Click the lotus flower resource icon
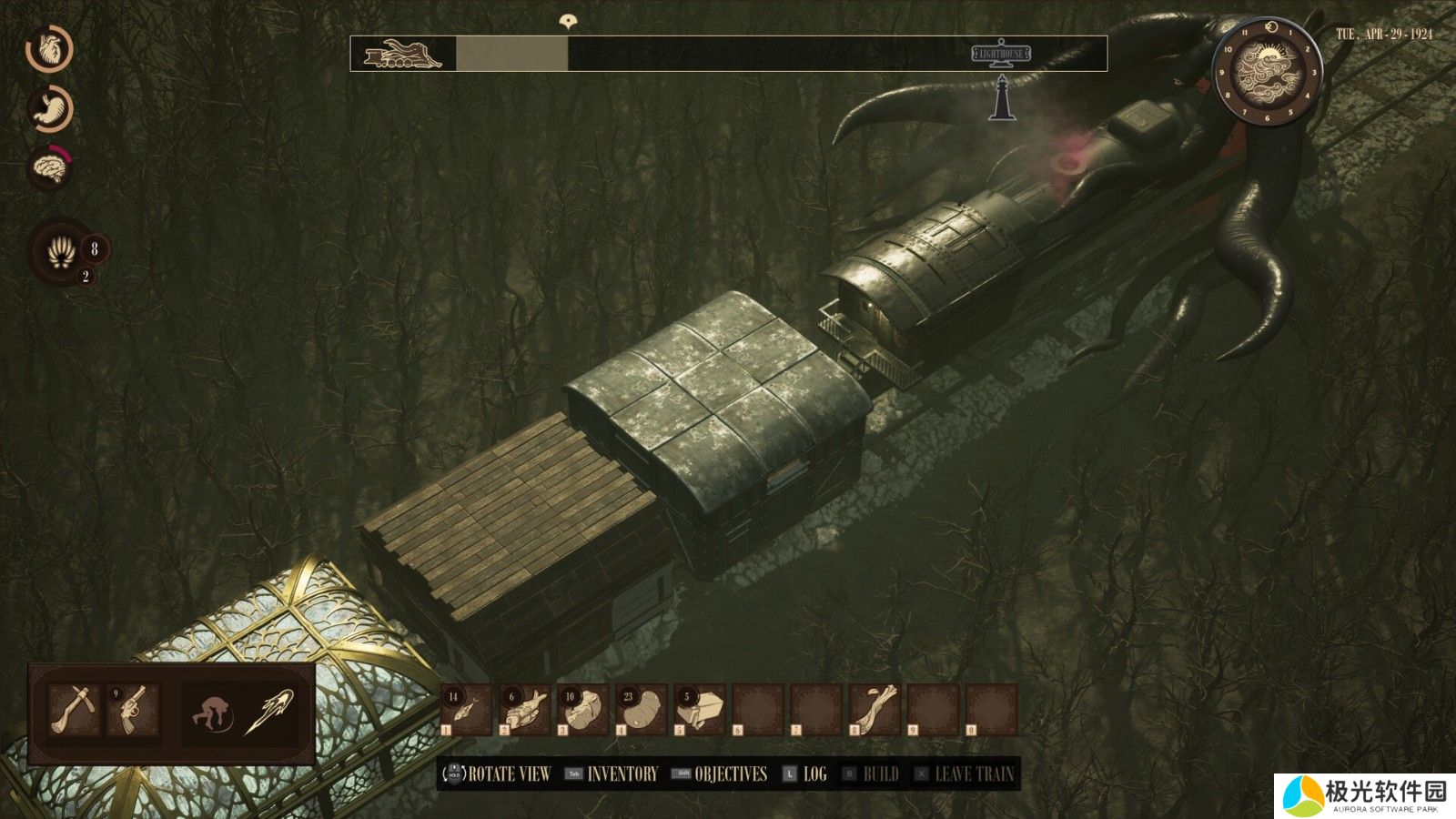This screenshot has height=819, width=1456. [61, 250]
